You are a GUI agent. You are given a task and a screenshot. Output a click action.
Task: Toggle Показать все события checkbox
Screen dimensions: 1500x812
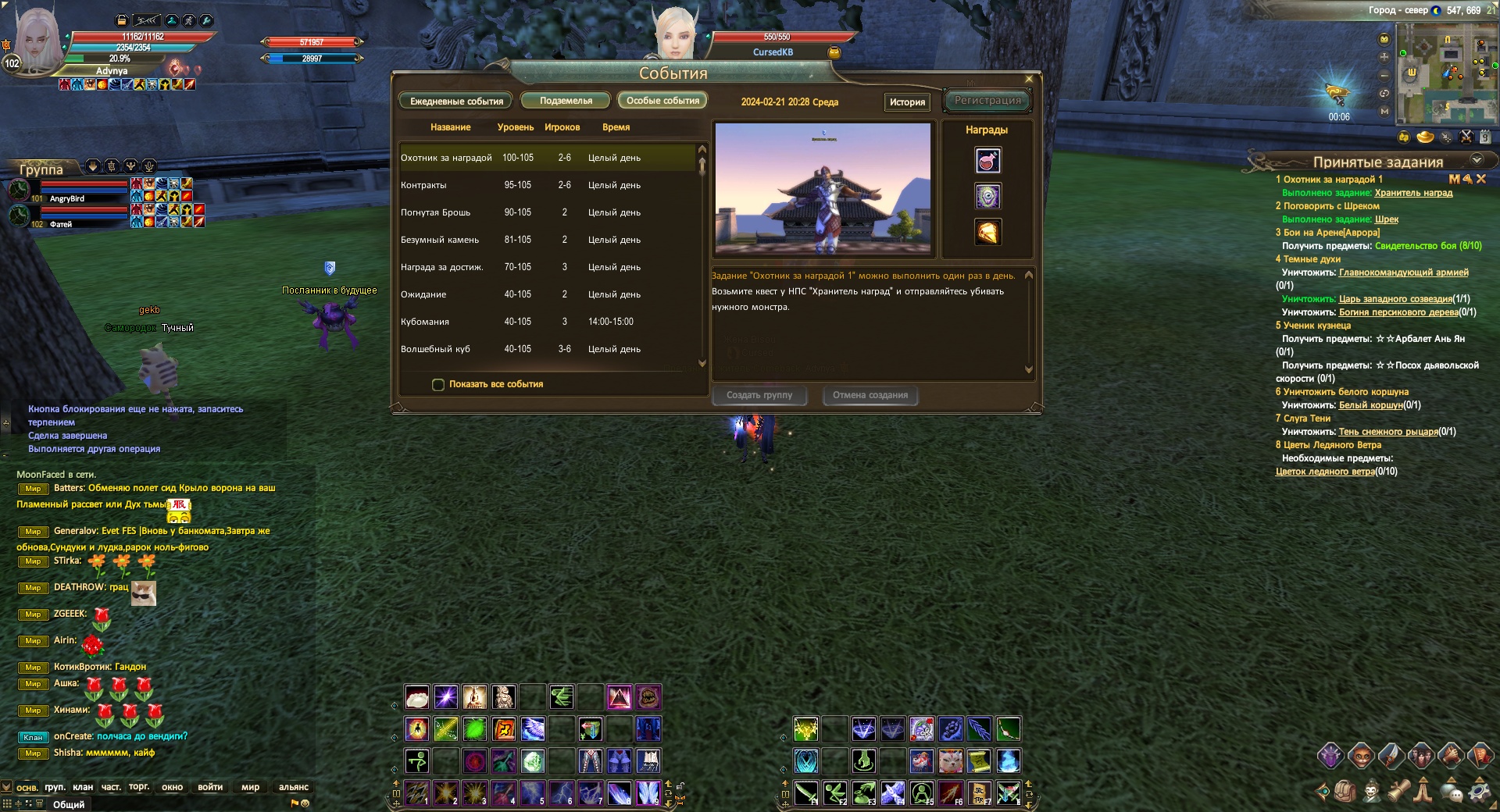(438, 384)
